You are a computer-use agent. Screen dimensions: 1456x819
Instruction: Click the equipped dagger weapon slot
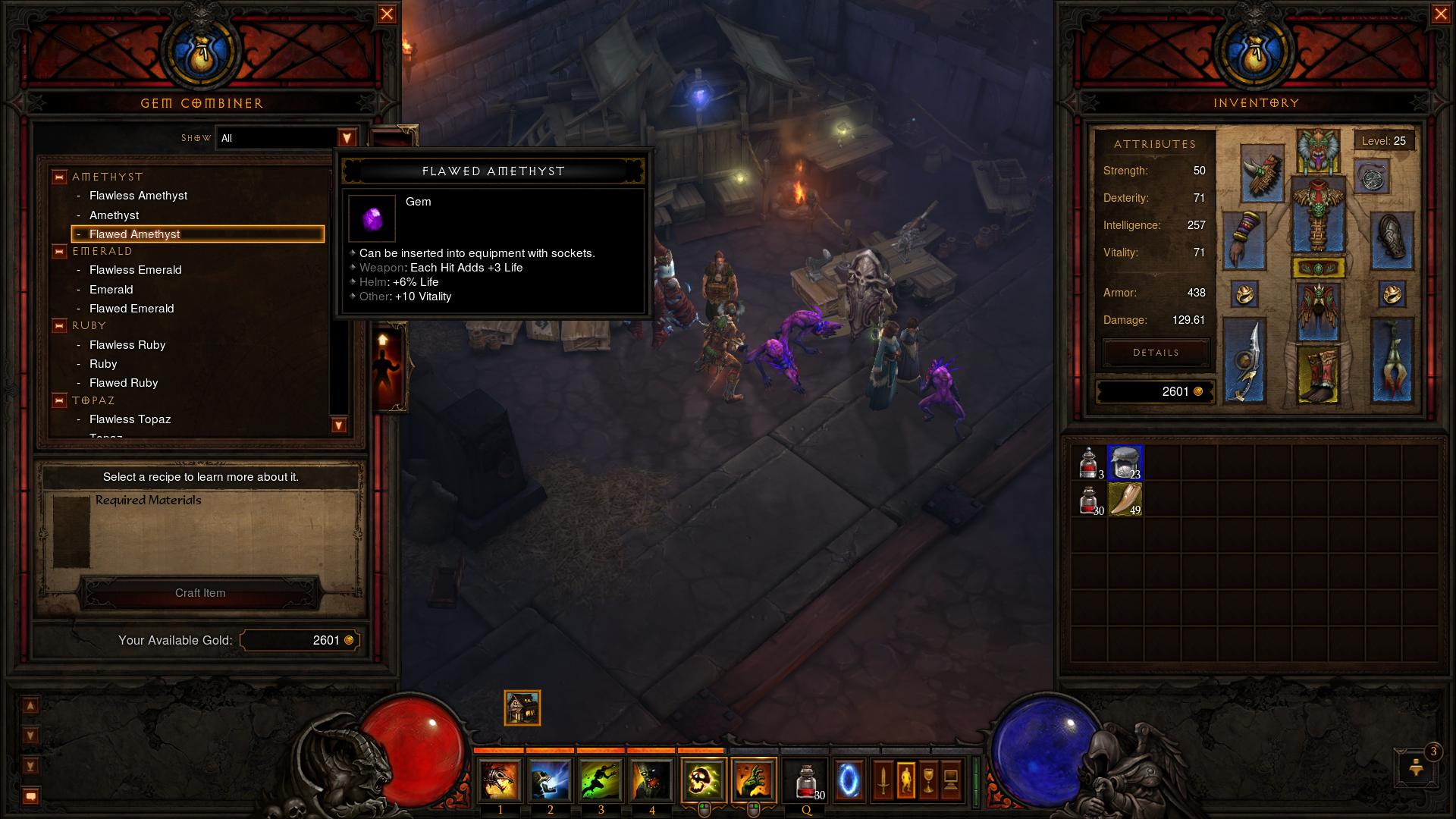pos(1244,361)
